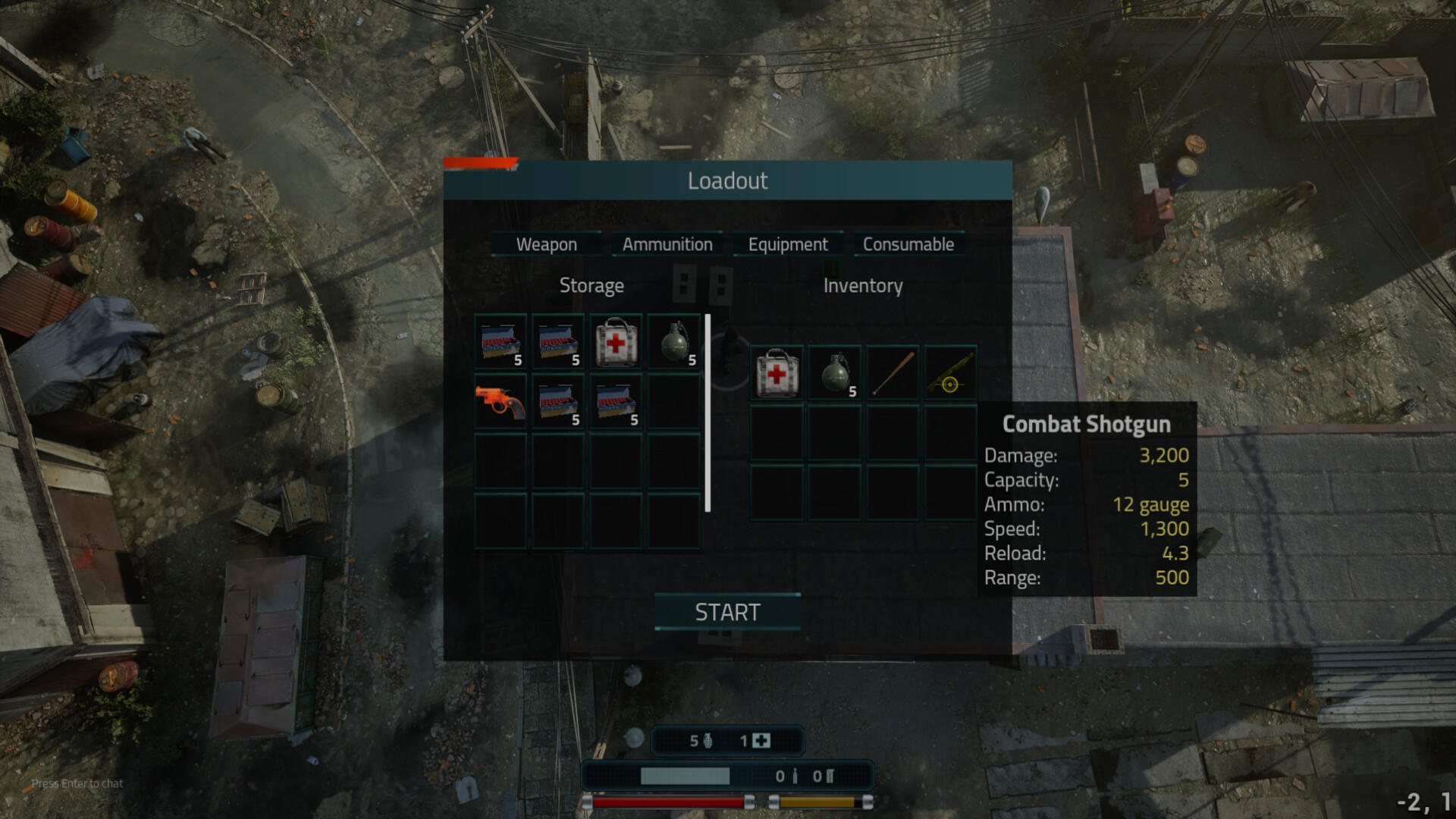Screen dimensions: 1456x819
Task: Select the grenade in Inventory
Action: (x=834, y=372)
